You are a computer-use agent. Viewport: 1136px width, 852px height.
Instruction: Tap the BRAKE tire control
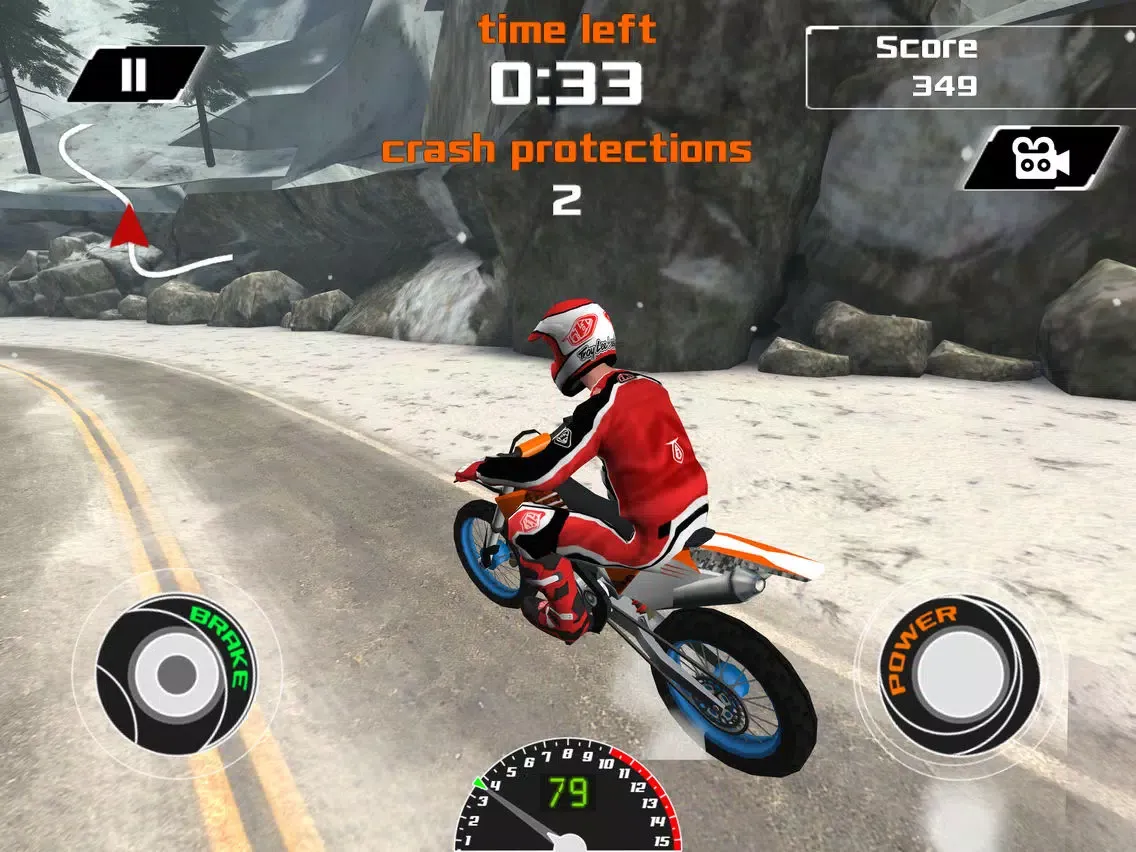tap(176, 670)
